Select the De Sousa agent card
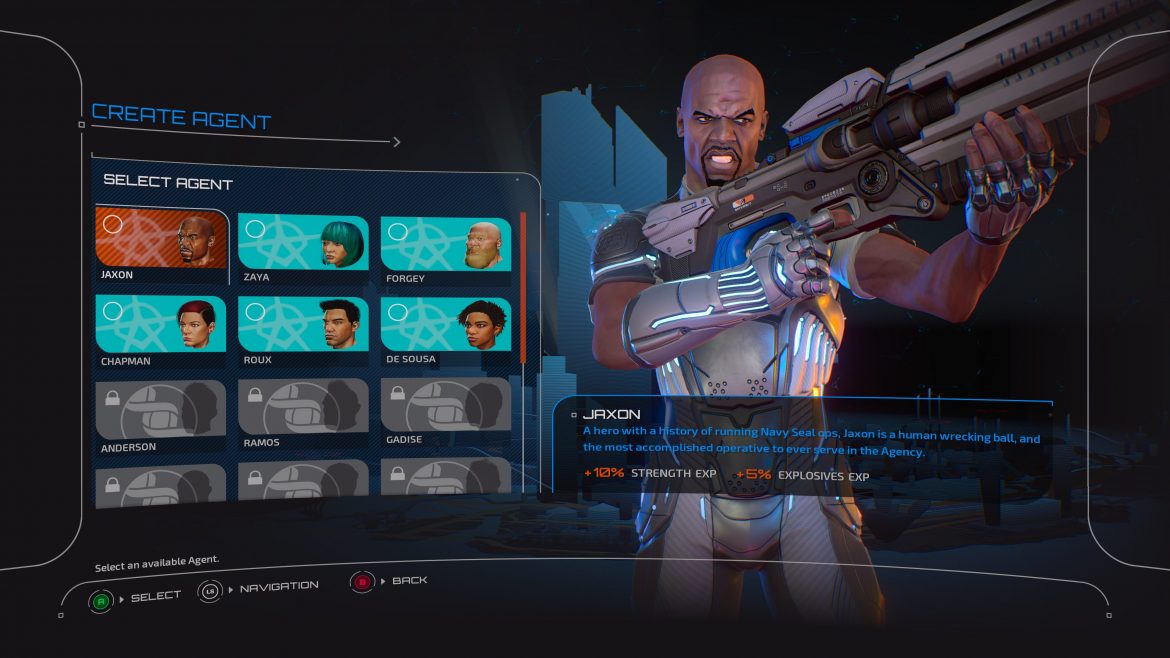The width and height of the screenshot is (1170, 658). [x=446, y=326]
